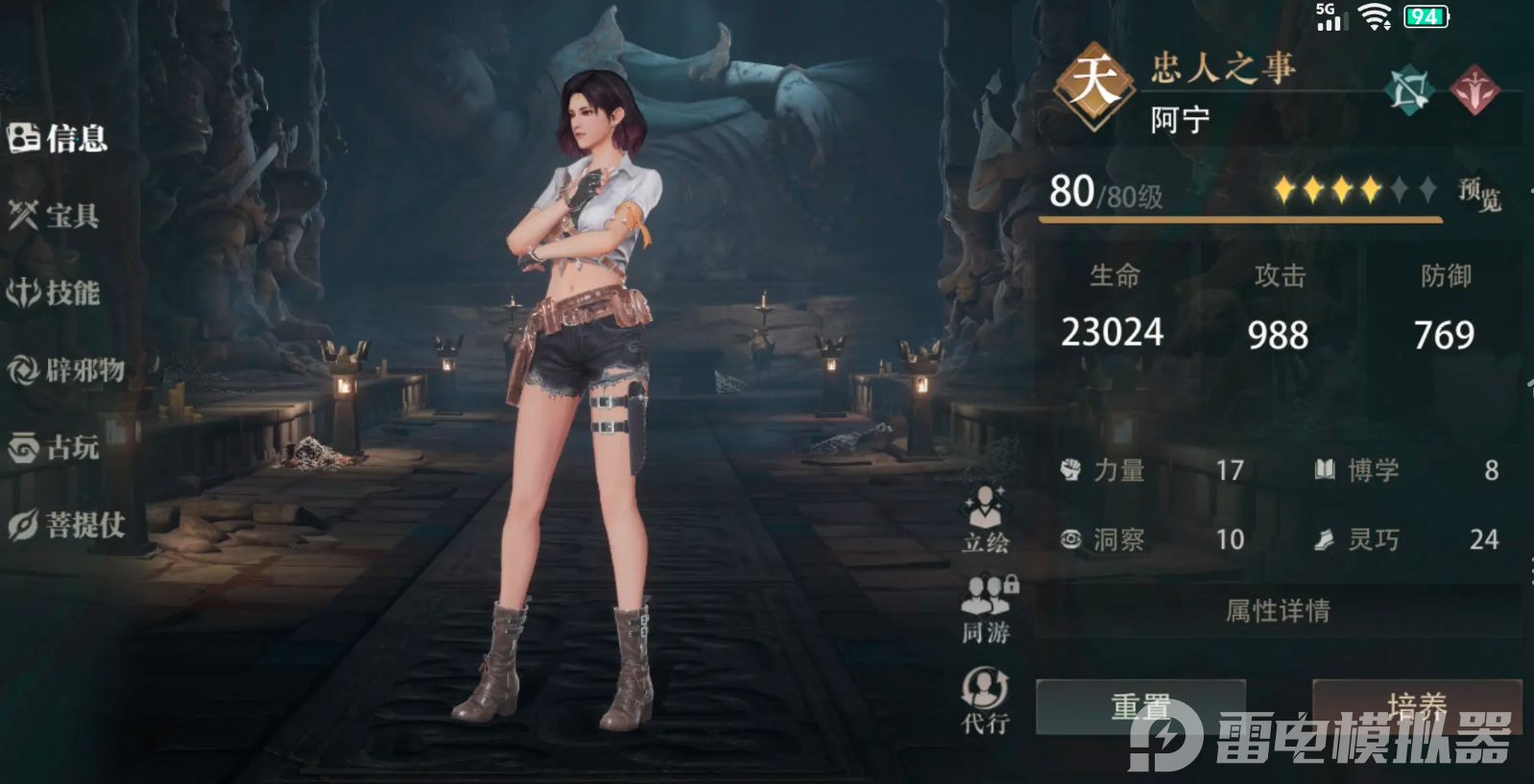Show the 辟邪物 tab
Viewport: 1534px width, 784px height.
click(x=66, y=369)
